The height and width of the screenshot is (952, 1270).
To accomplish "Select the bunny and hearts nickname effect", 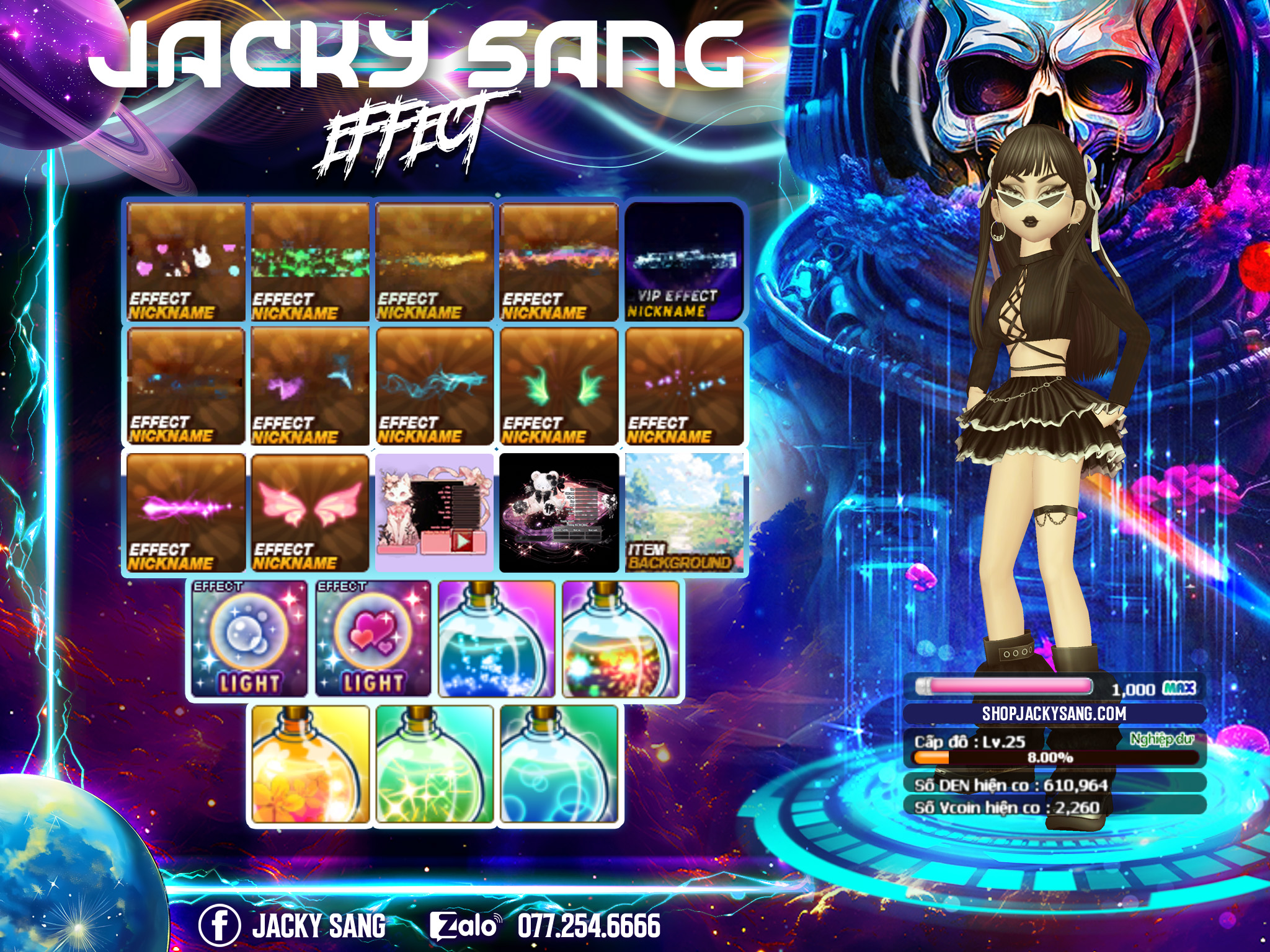I will pos(186,262).
